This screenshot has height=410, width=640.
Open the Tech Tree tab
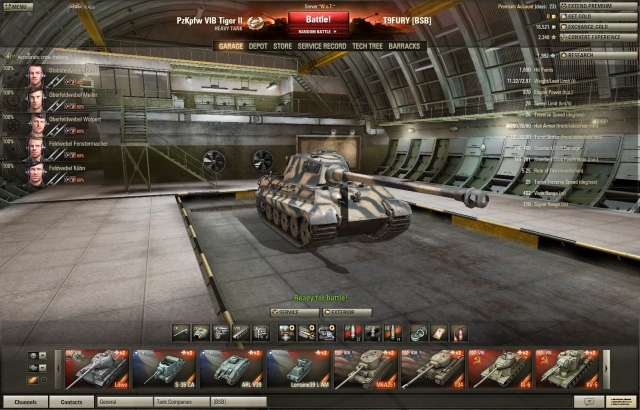point(366,46)
